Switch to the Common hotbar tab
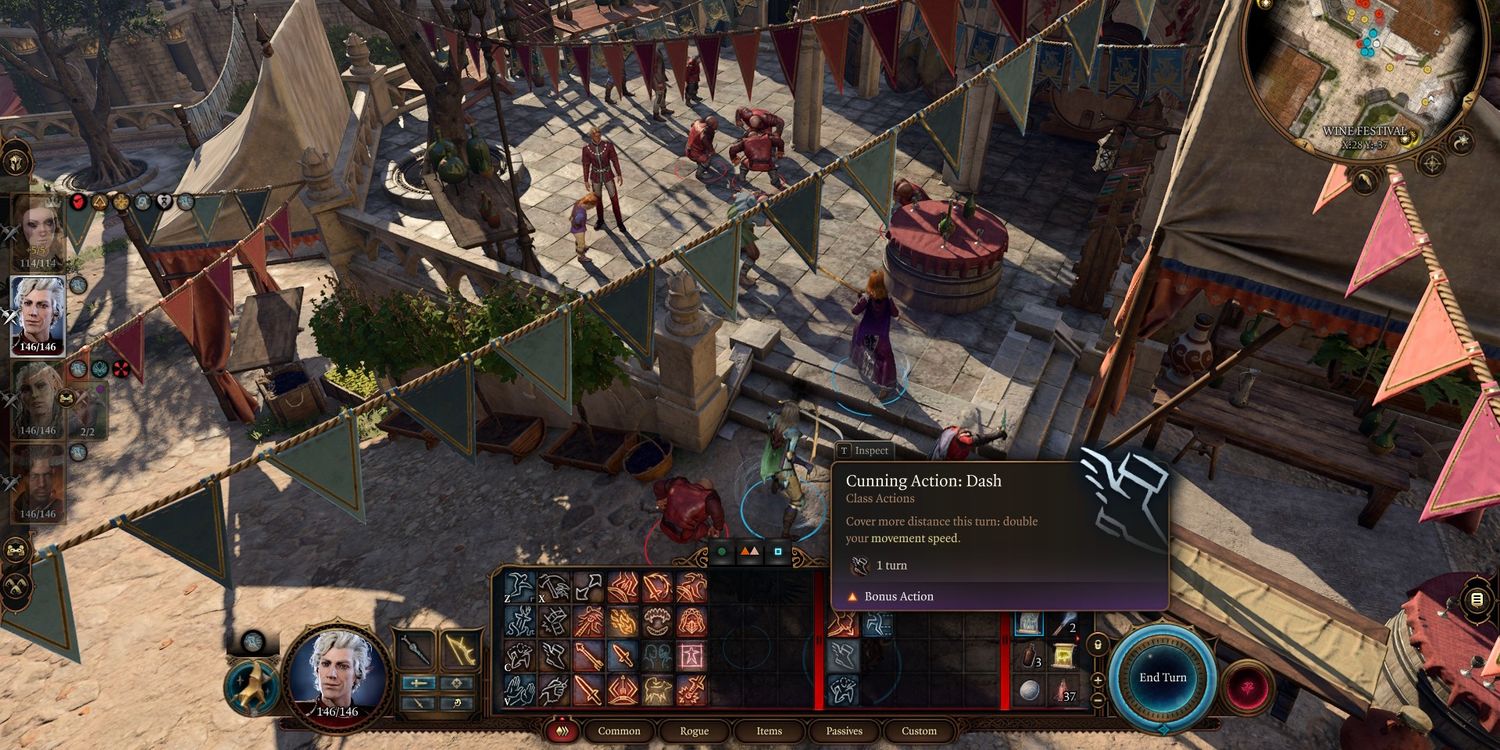Screen dimensions: 1500x750 [619, 731]
